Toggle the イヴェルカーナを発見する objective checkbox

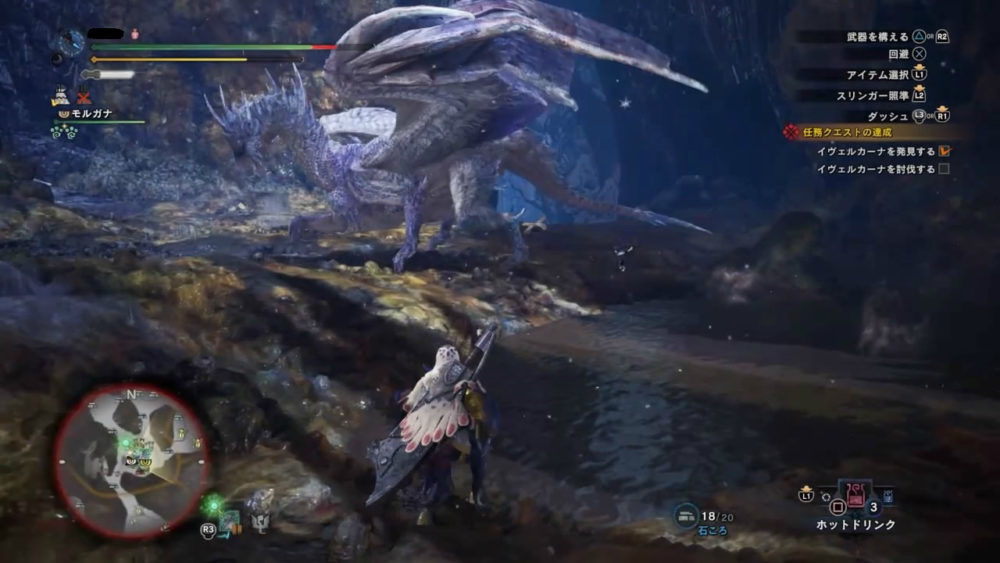click(944, 151)
